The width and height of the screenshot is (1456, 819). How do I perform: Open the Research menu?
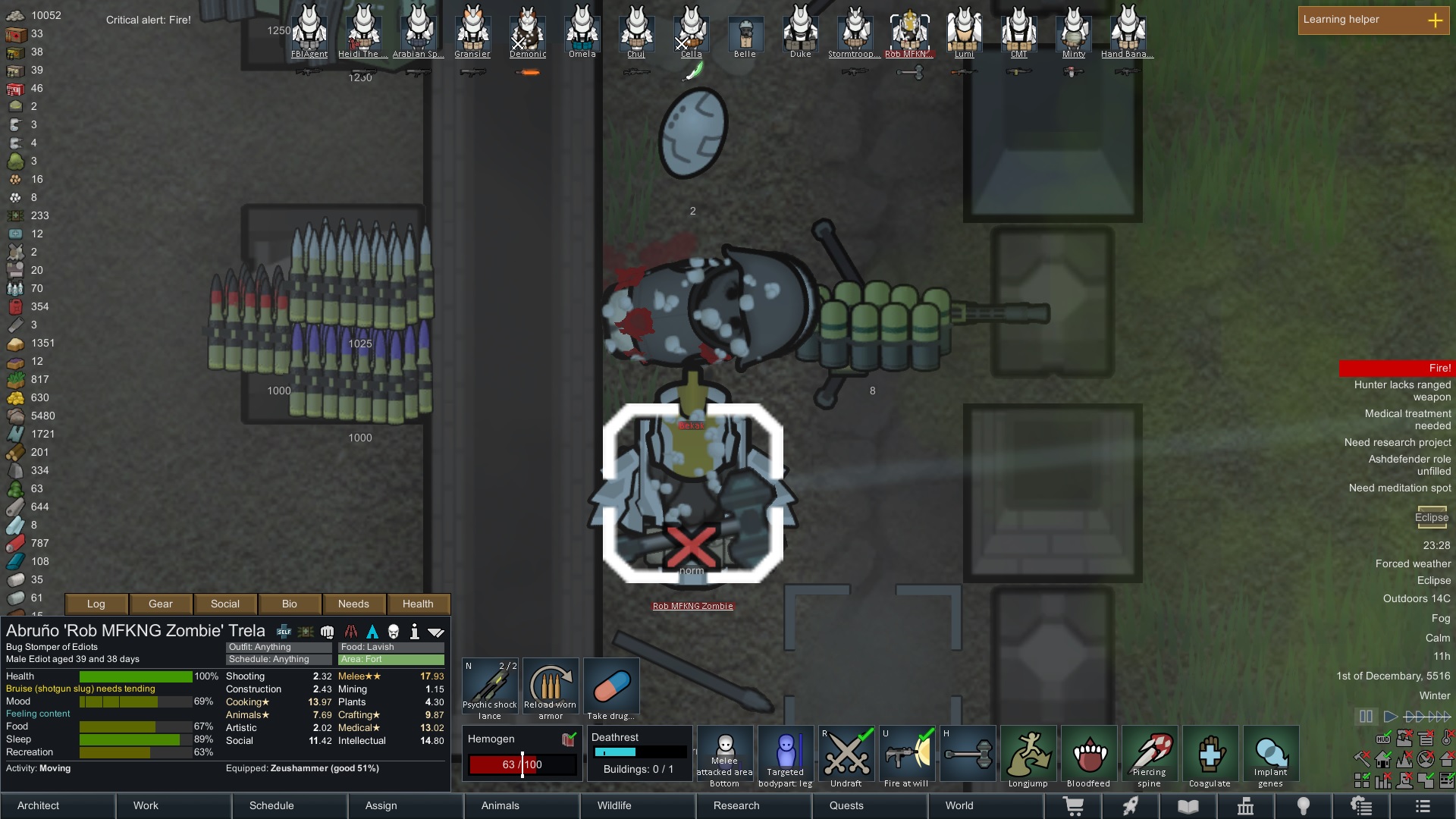click(x=736, y=805)
